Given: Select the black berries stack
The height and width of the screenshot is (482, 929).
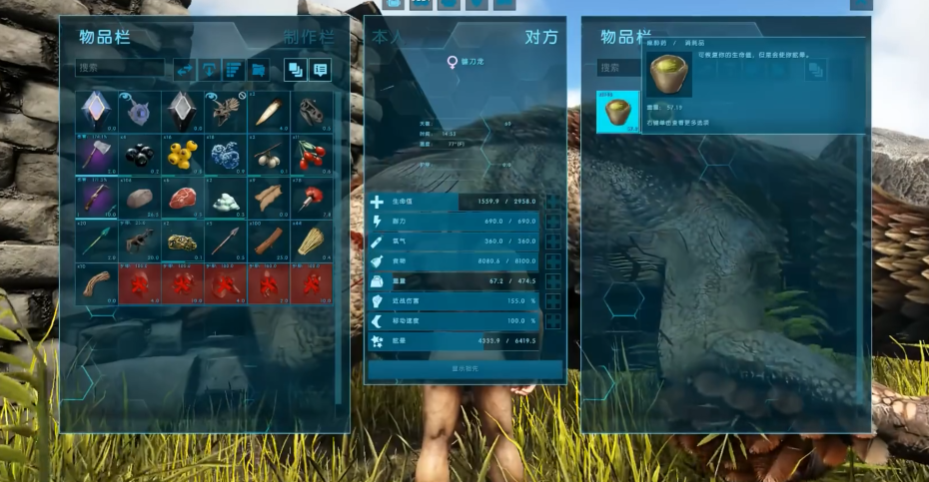Looking at the screenshot, I should 139,154.
